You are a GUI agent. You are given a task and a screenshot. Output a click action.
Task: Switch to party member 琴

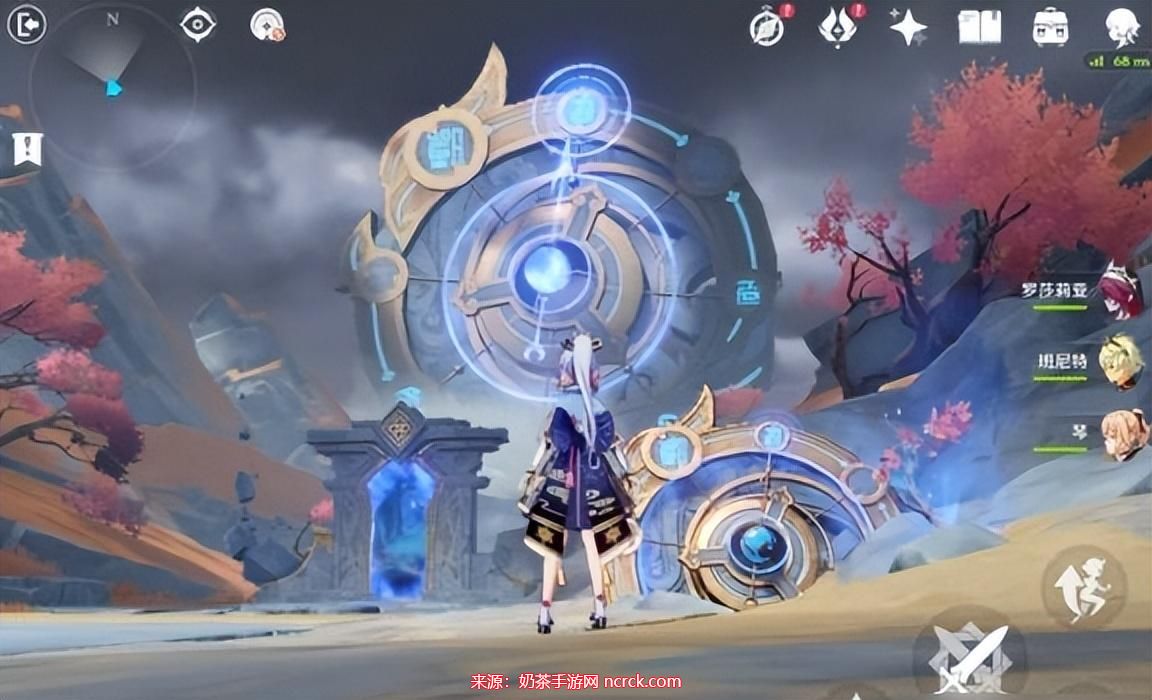[1123, 435]
